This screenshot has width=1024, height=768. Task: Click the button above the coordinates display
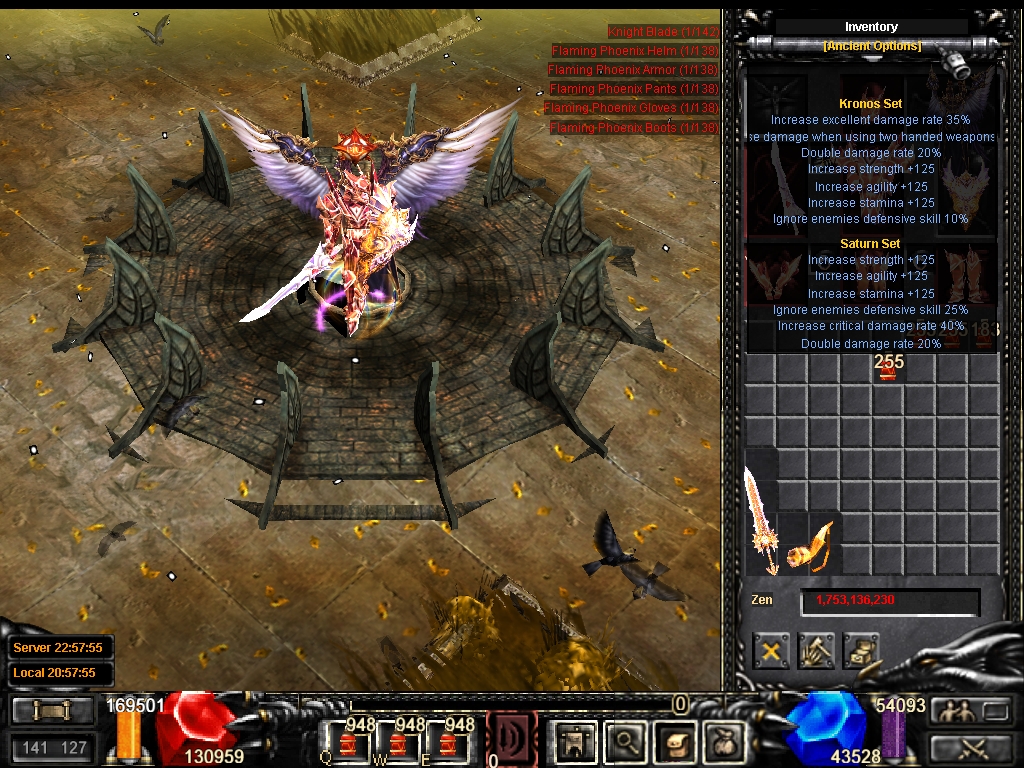(x=53, y=711)
